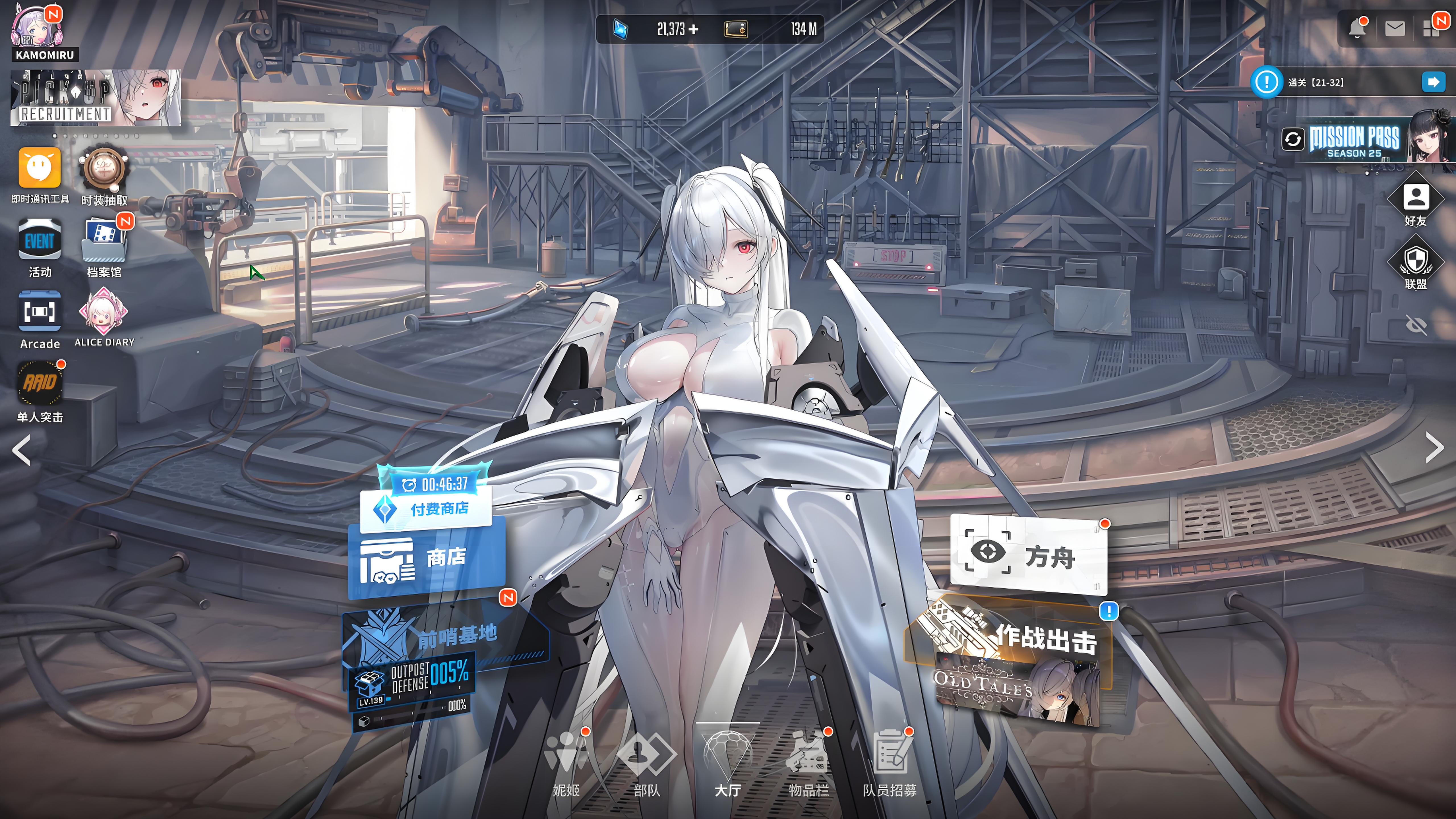Browse banners with the left-edge chevron
This screenshot has width=1456, height=819.
tap(22, 449)
